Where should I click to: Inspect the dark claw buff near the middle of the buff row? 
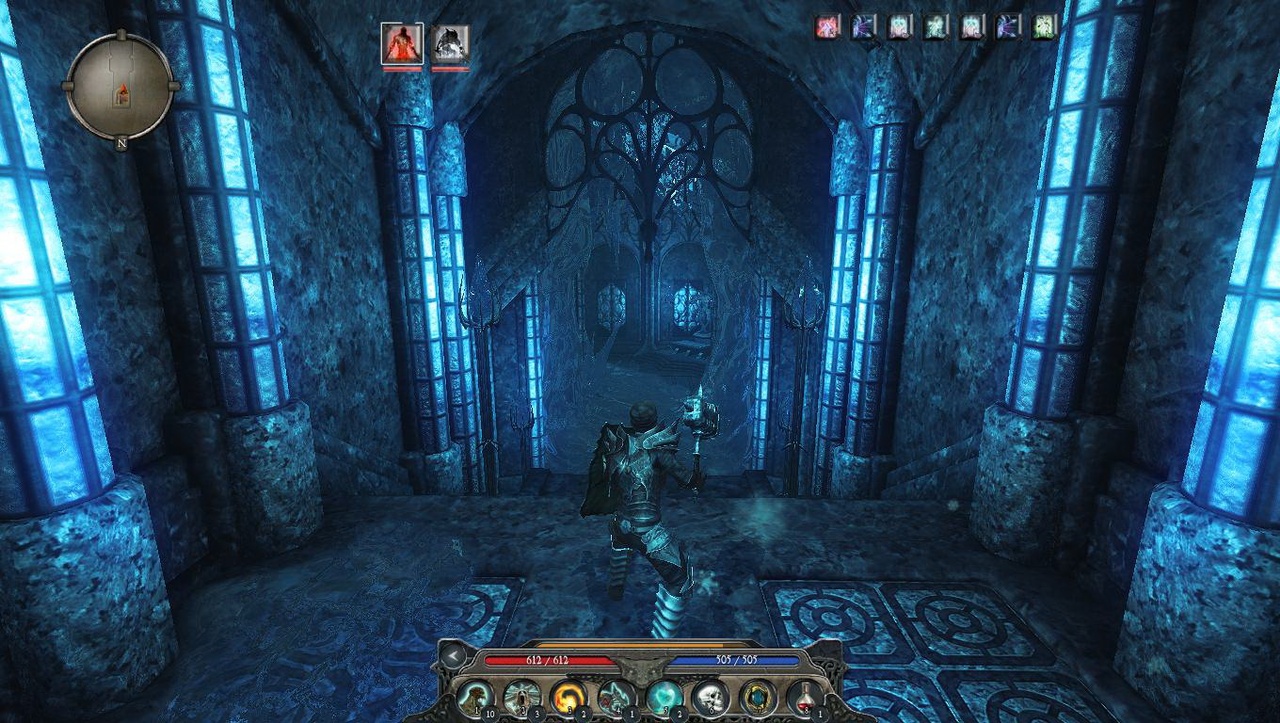1007,25
